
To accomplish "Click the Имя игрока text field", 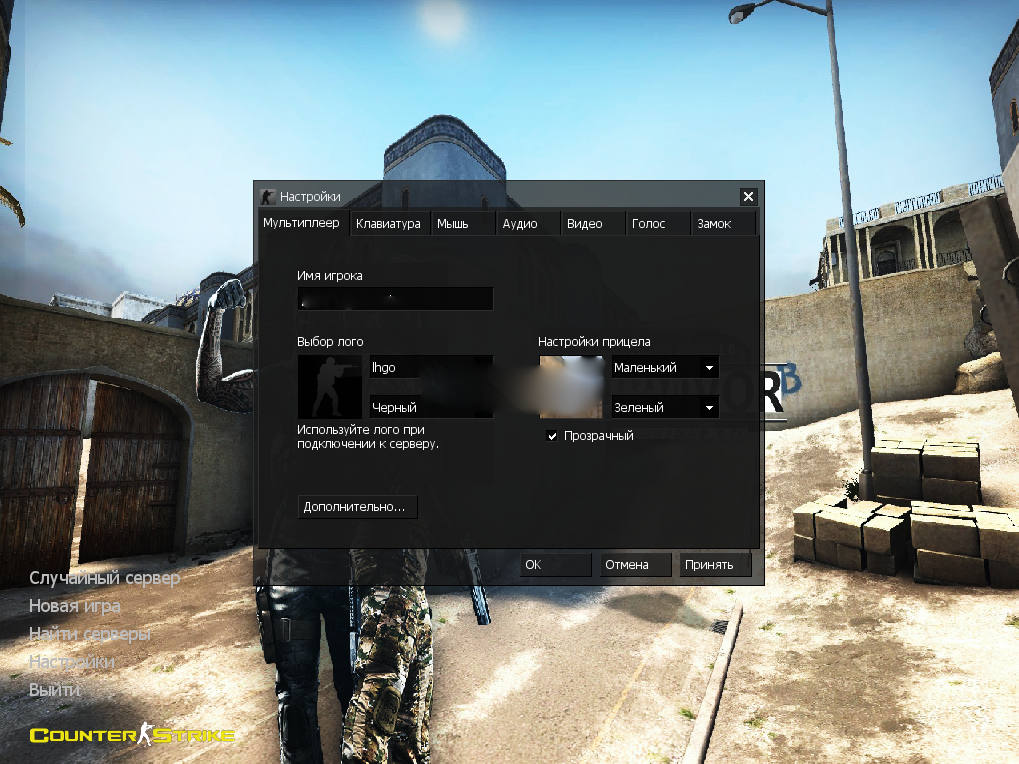I will 395,298.
